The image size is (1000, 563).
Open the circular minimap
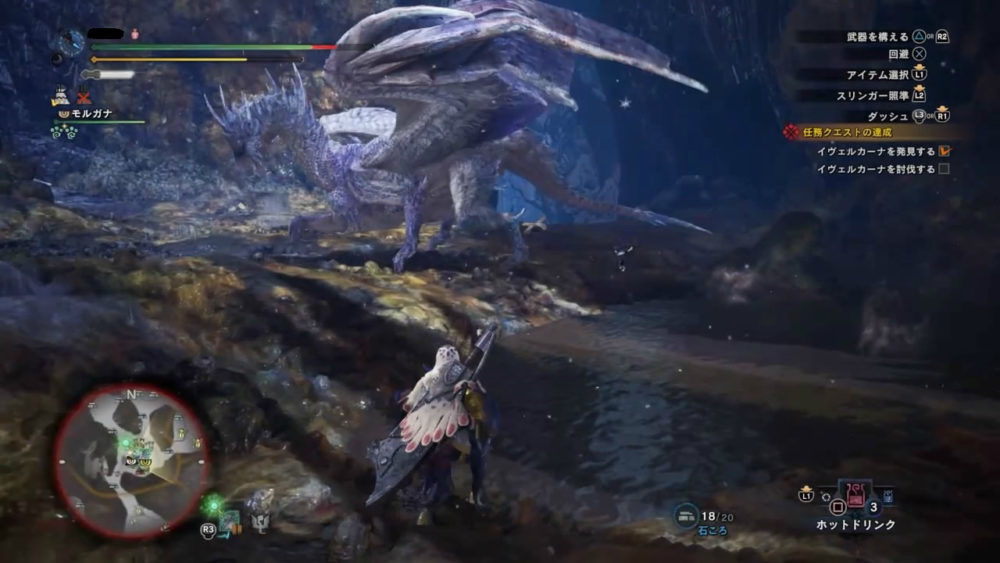tap(131, 459)
